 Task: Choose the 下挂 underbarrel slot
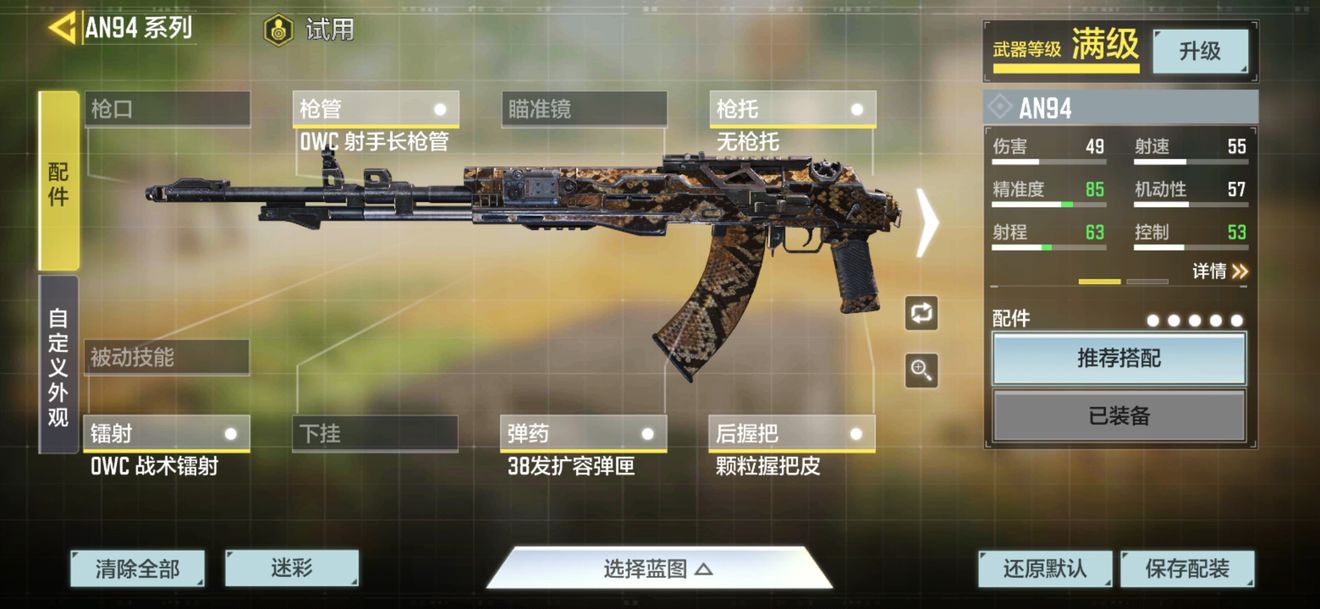tap(376, 434)
